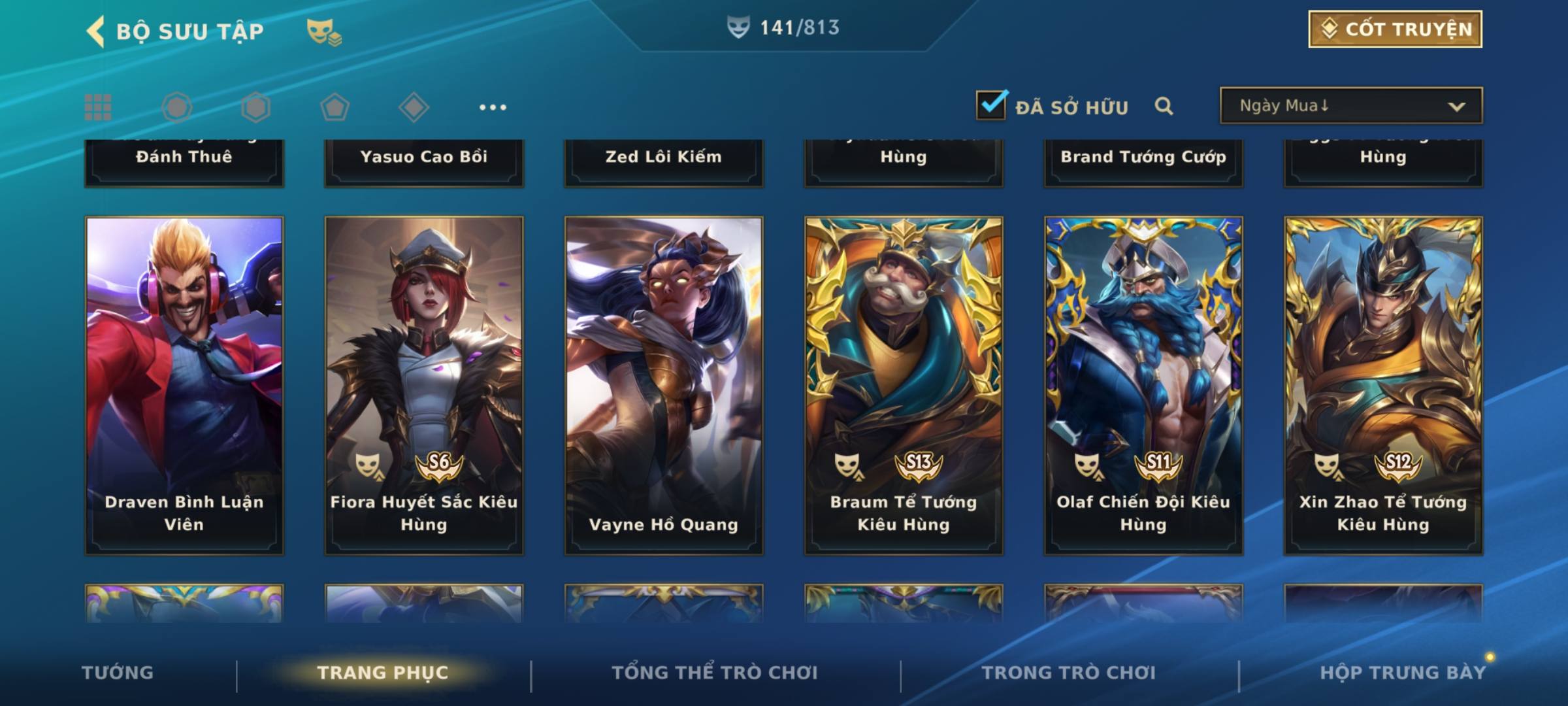Select Draven Bình Luận Viên skin card
The height and width of the screenshot is (706, 1568).
pos(184,386)
